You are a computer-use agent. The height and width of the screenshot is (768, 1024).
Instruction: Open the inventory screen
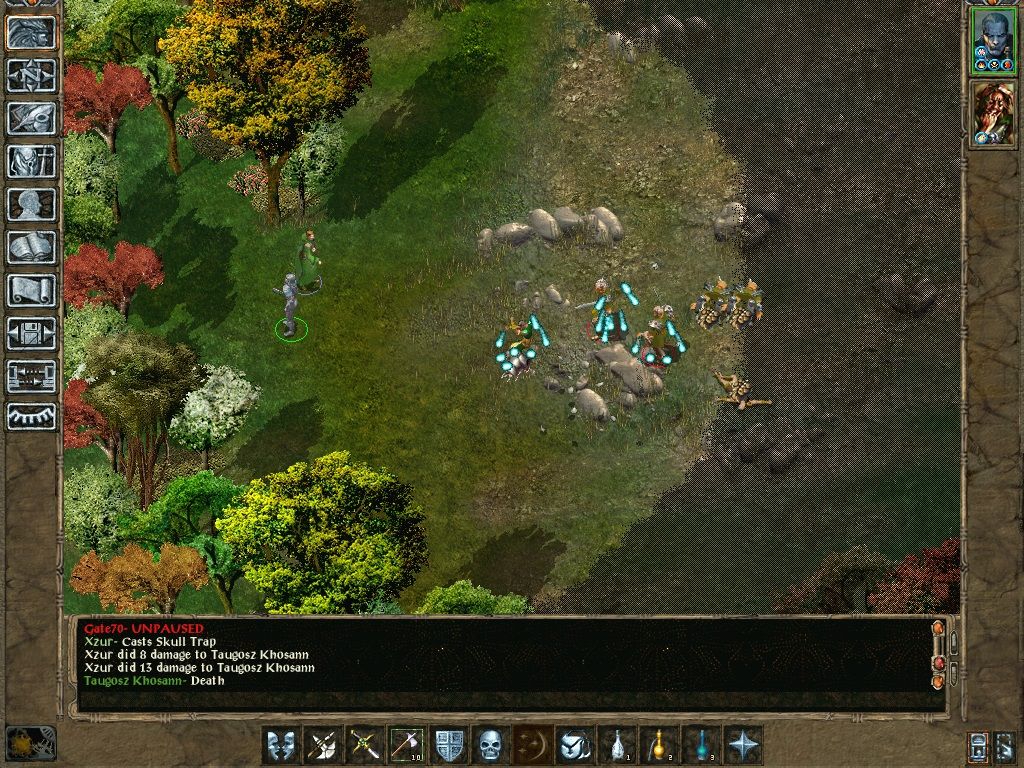pos(31,161)
